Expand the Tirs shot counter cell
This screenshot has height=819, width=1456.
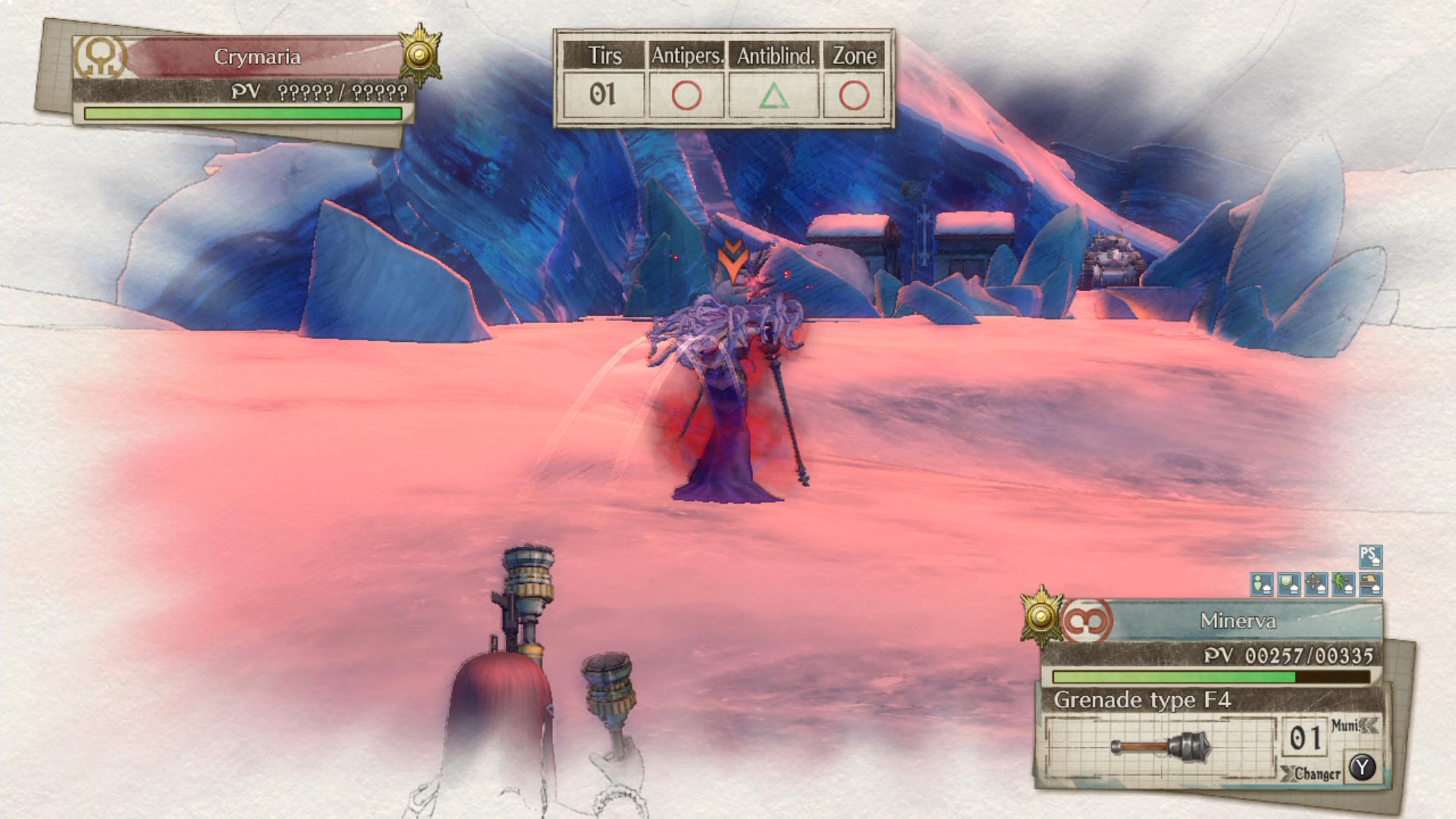point(603,95)
